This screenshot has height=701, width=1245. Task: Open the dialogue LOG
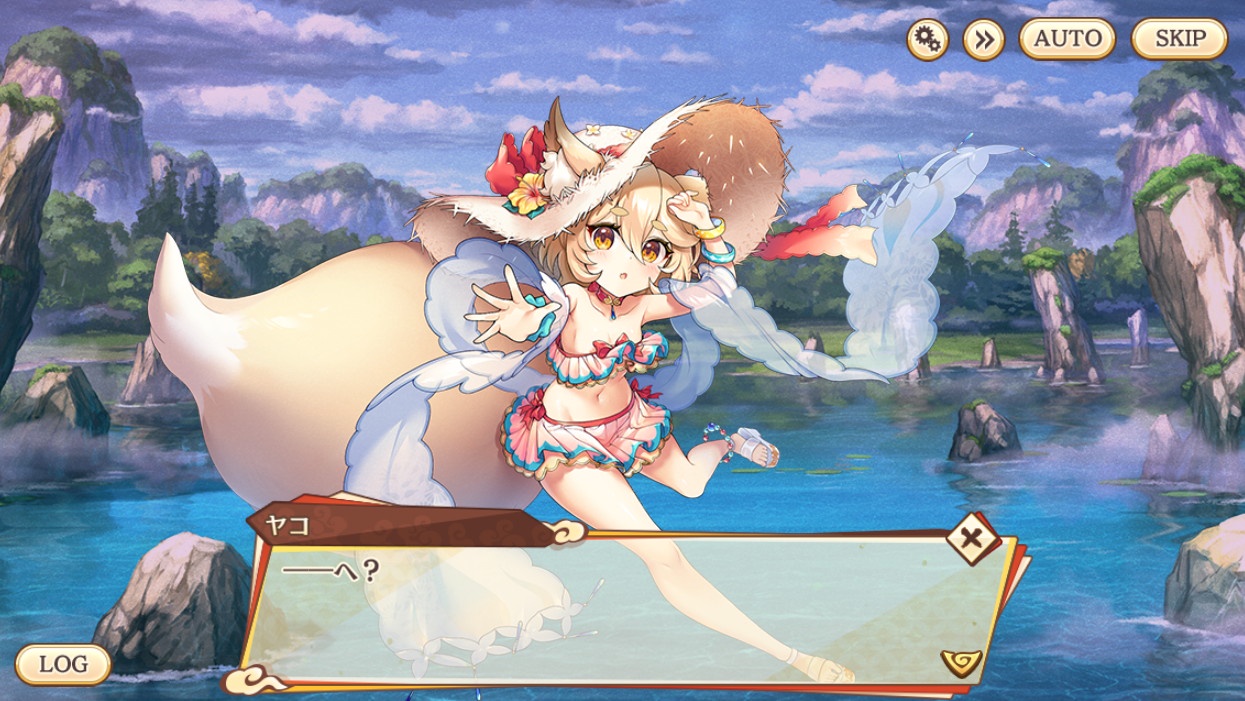pos(63,664)
